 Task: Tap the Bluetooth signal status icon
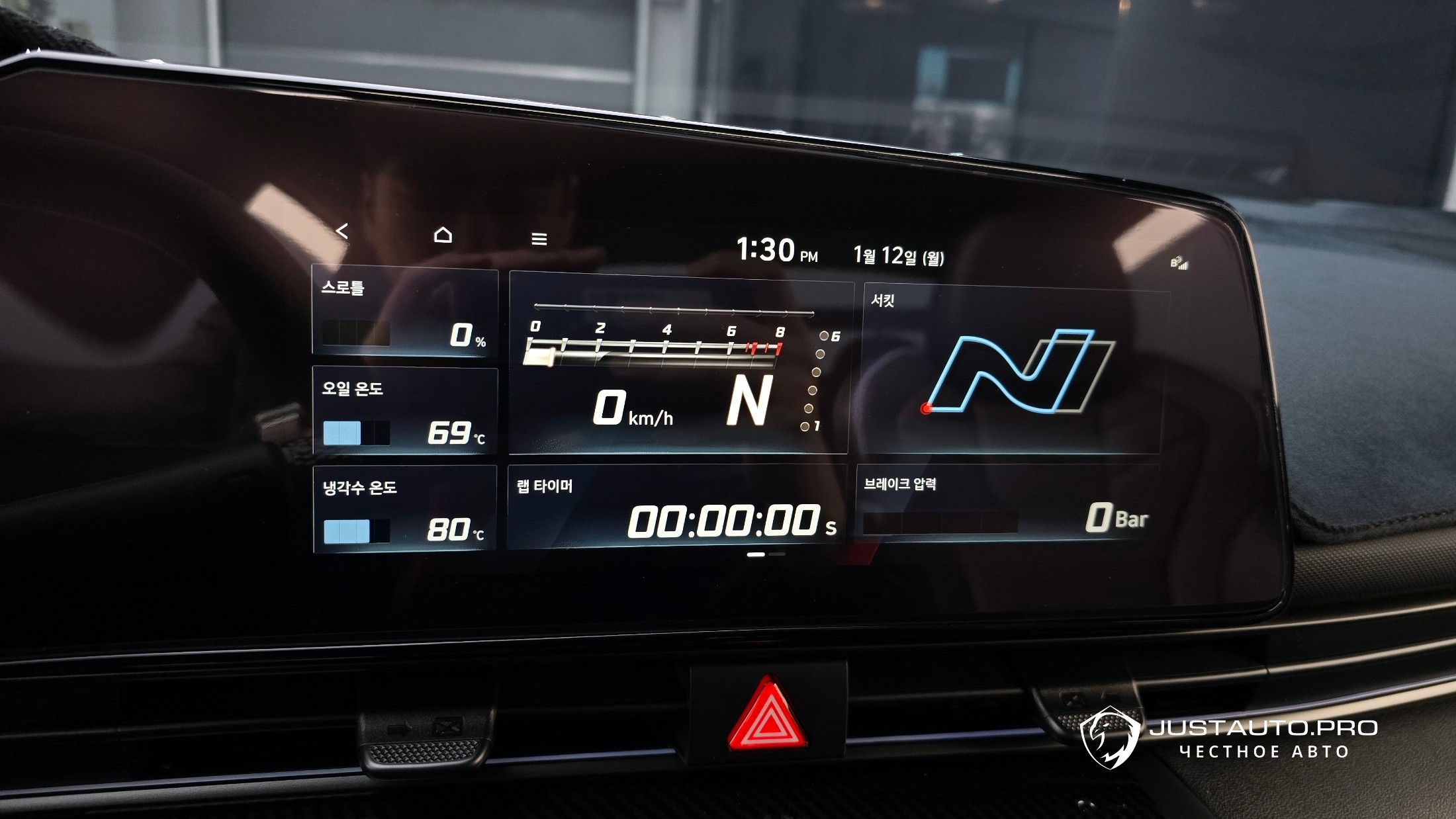click(1179, 263)
